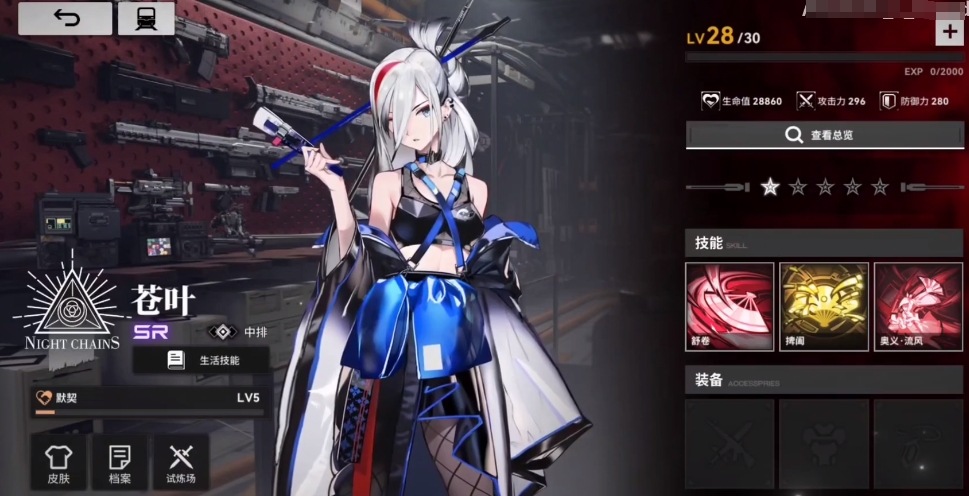This screenshot has height=496, width=969.
Task: Open the 皮肤 skin menu
Action: tap(59, 463)
